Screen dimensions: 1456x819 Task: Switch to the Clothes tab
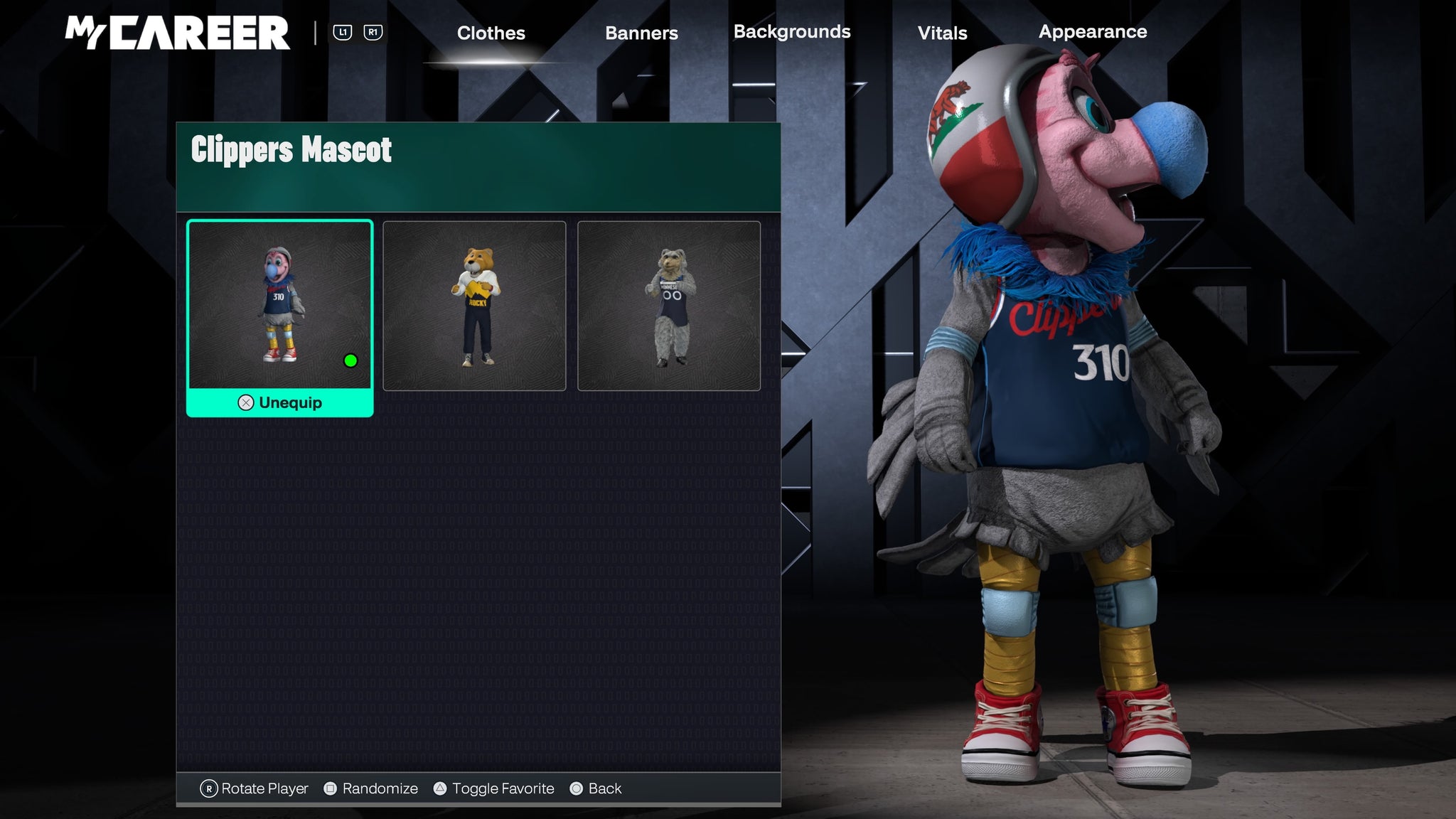491,33
